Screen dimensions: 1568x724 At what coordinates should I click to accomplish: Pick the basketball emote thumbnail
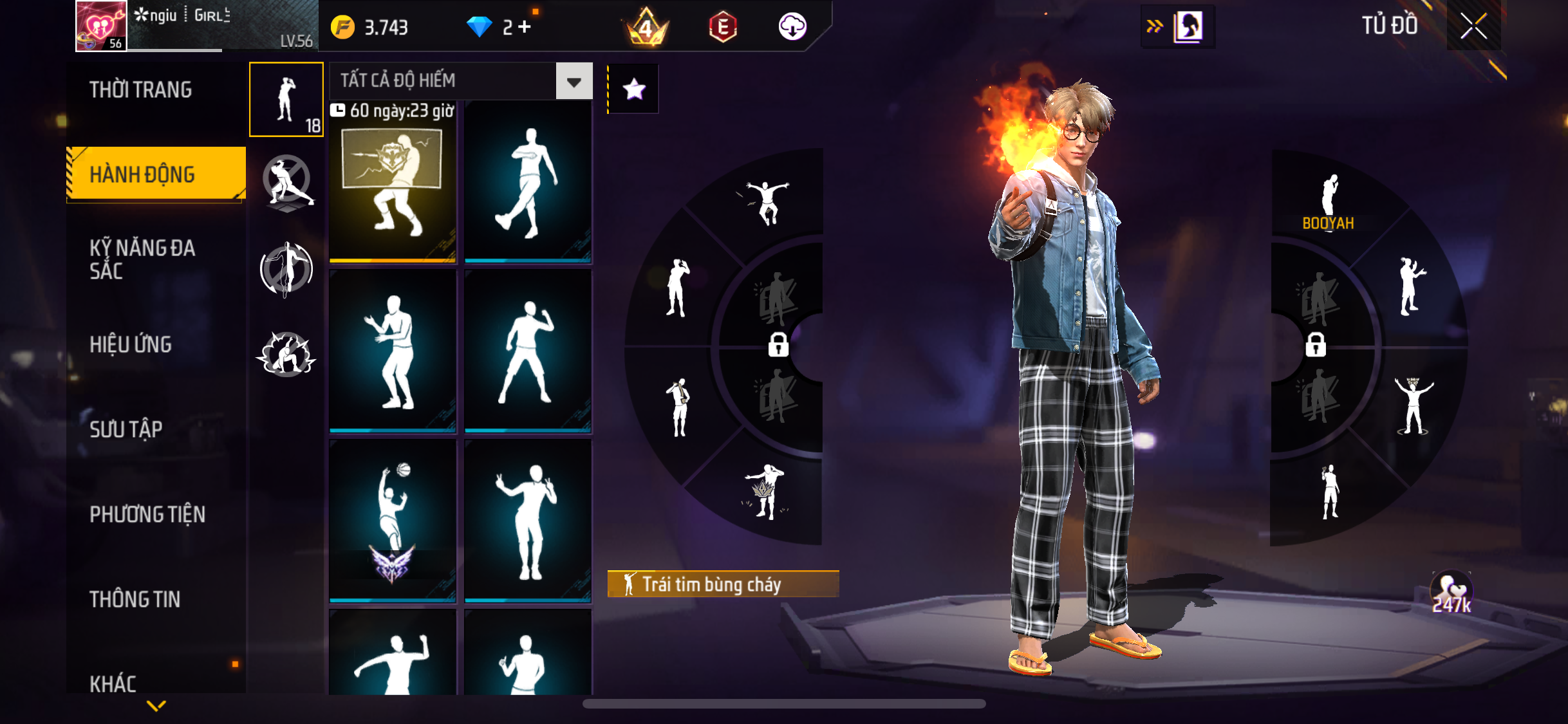(393, 521)
